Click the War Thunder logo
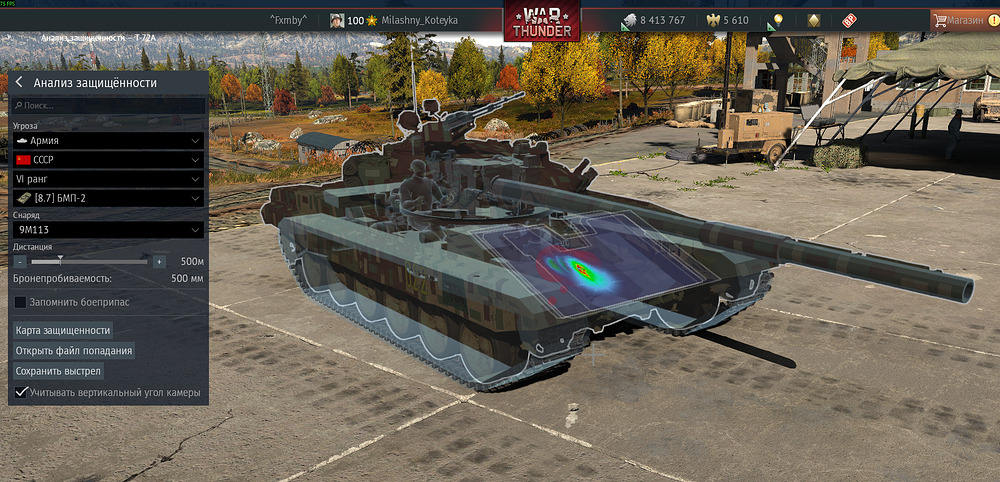The width and height of the screenshot is (1000, 482). click(x=542, y=22)
